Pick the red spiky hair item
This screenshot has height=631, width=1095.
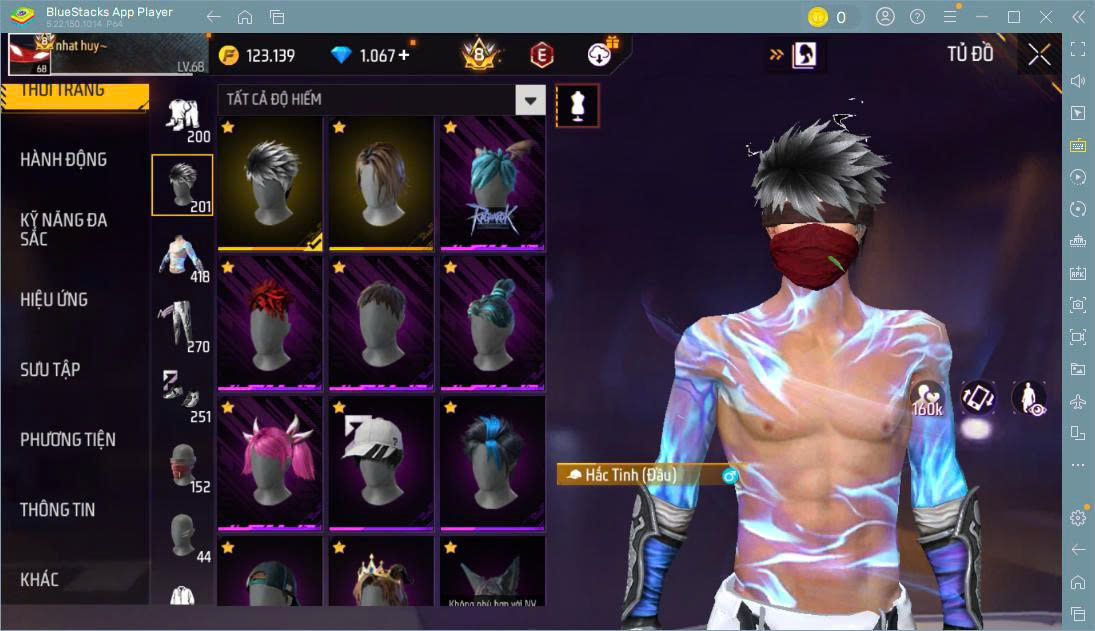(270, 322)
